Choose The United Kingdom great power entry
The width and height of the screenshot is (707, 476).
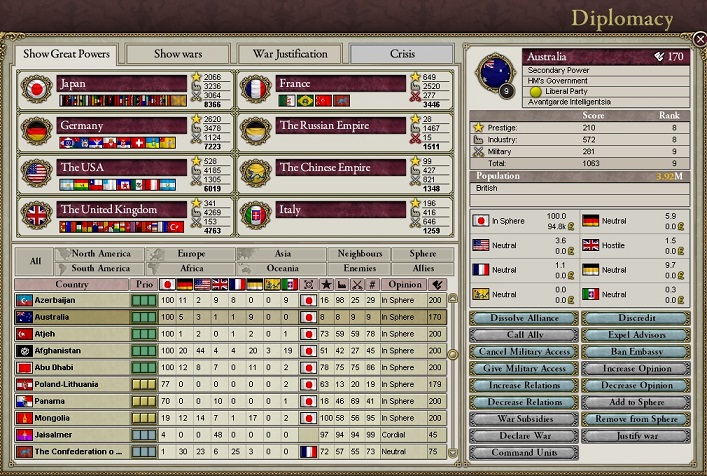click(x=122, y=210)
